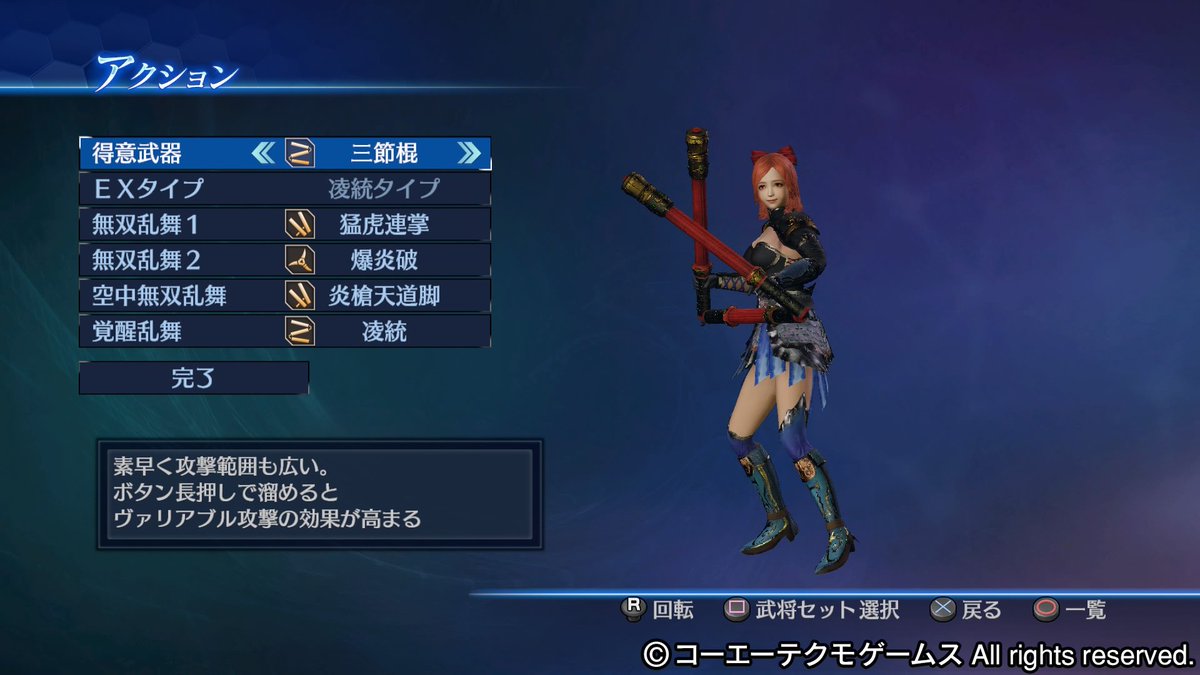Select the 無双乱舞1 猛虎連掌 row

click(x=285, y=224)
